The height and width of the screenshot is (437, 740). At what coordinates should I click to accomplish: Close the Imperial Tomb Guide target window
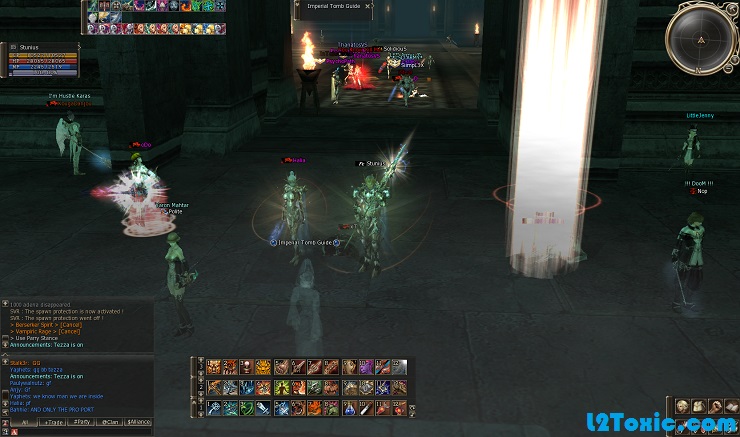pos(370,6)
